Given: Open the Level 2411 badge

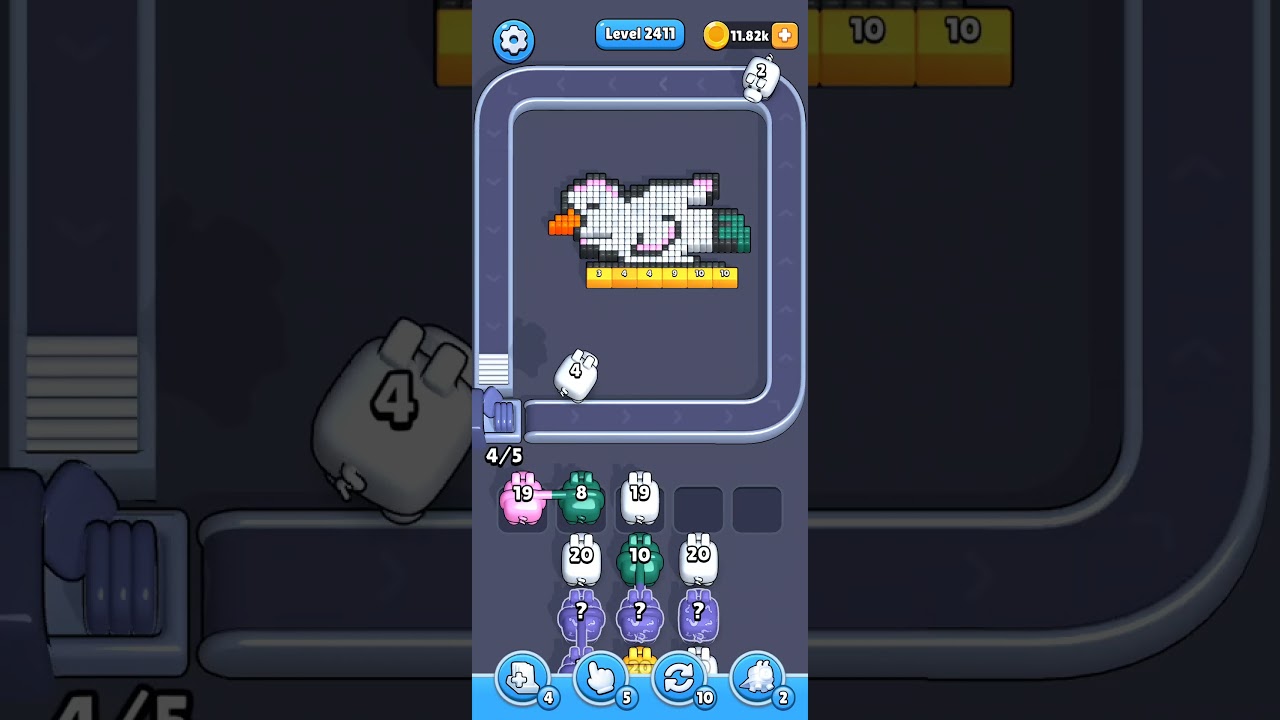Looking at the screenshot, I should (639, 34).
